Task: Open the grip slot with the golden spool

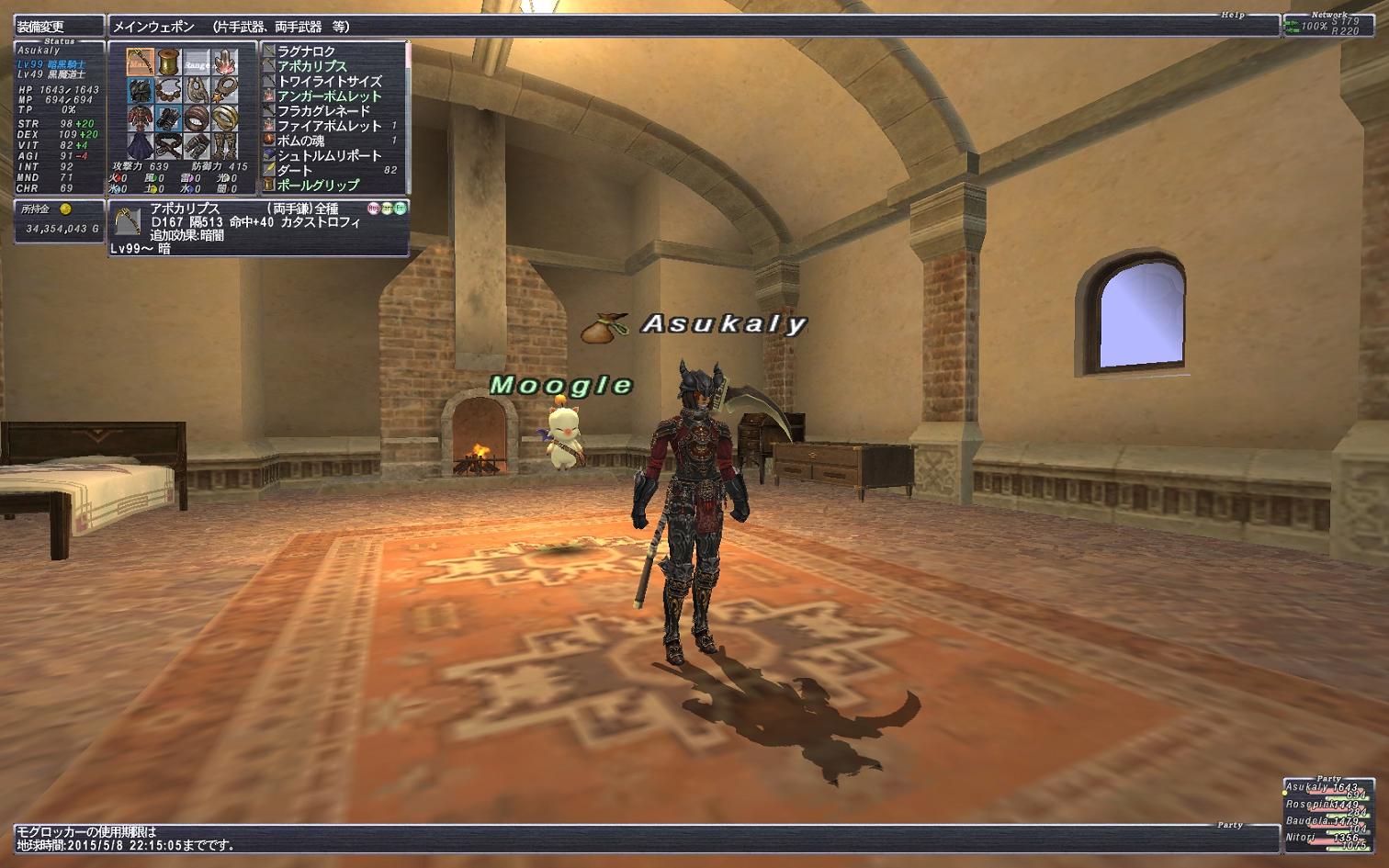Action: click(x=168, y=62)
